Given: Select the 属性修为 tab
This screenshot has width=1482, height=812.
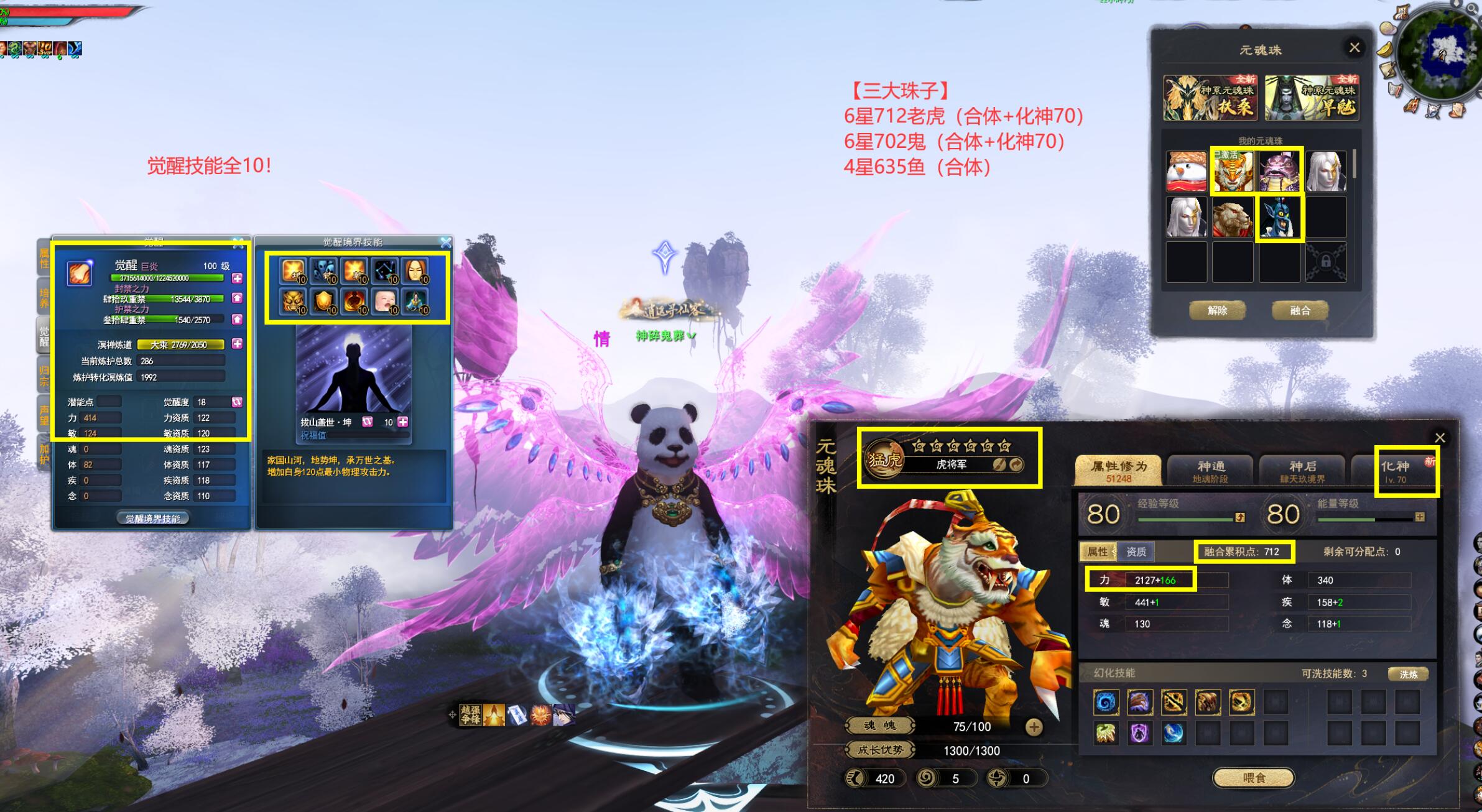Looking at the screenshot, I should [x=1118, y=471].
